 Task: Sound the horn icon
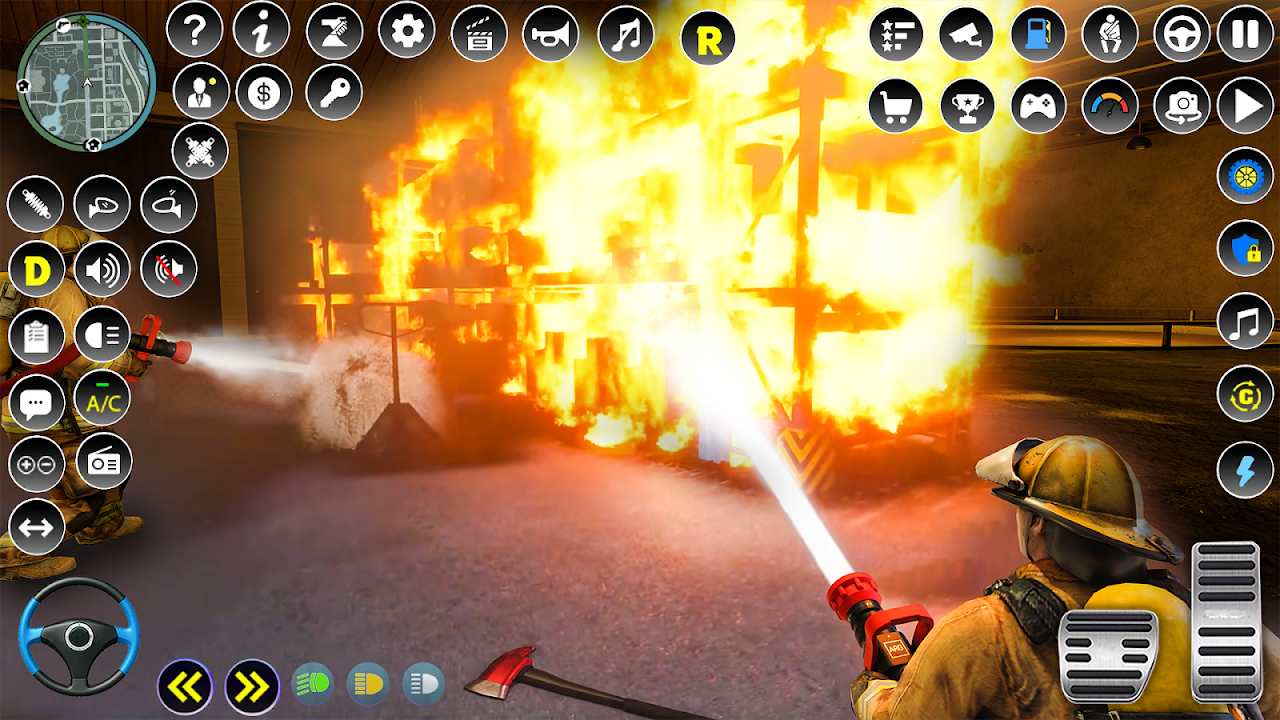click(551, 34)
